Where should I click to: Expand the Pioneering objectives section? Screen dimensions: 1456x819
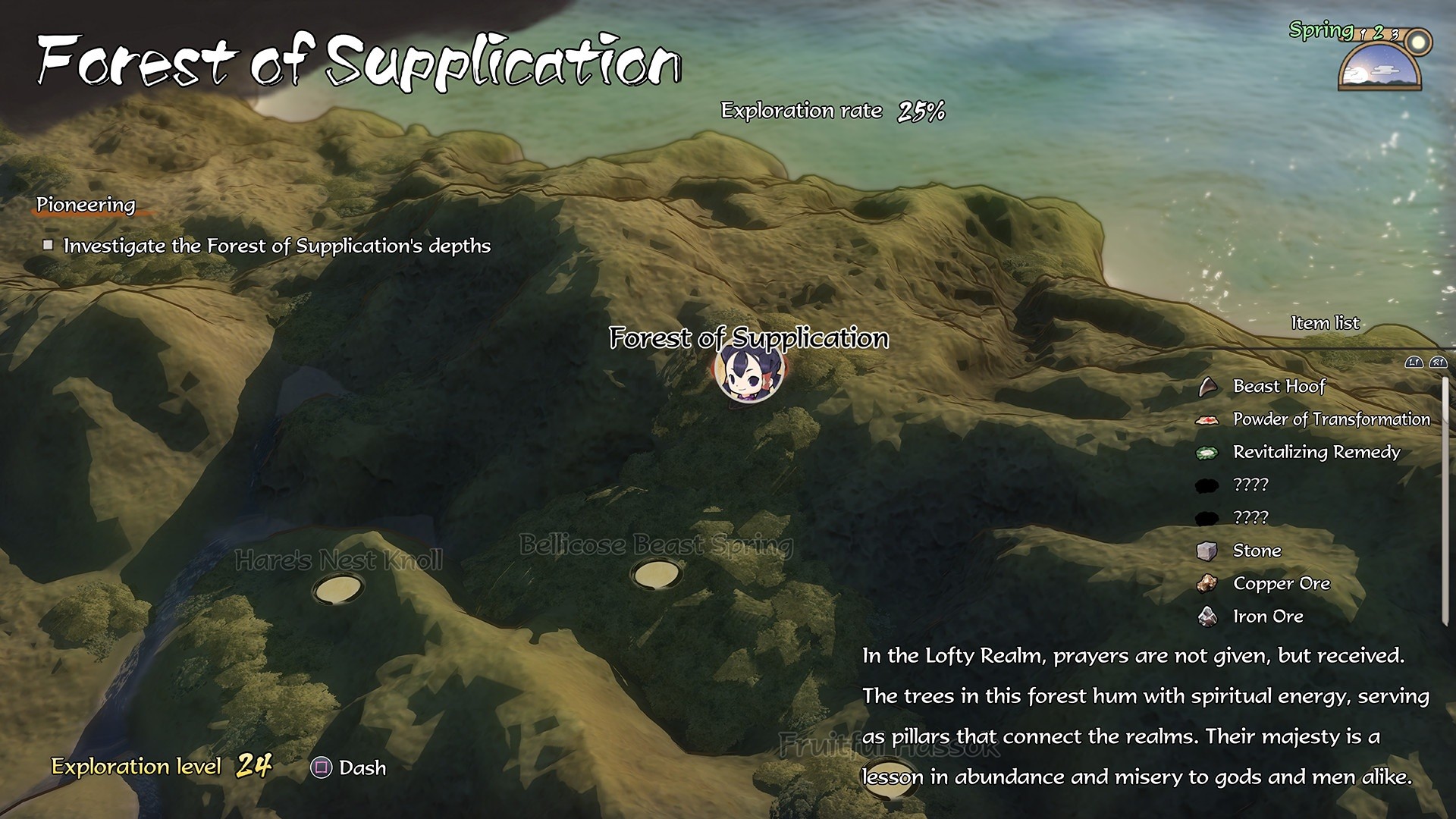point(85,205)
